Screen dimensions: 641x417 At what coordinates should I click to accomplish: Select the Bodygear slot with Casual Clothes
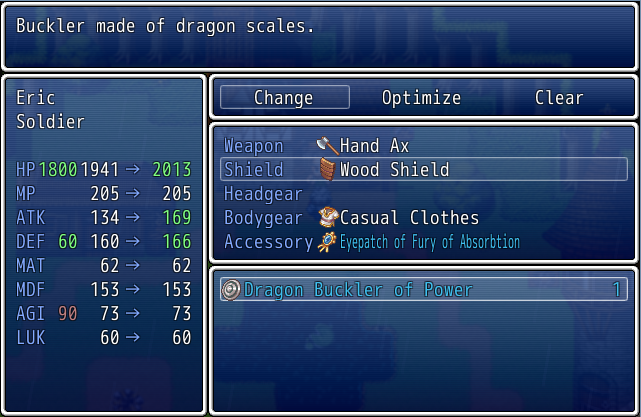click(x=423, y=218)
